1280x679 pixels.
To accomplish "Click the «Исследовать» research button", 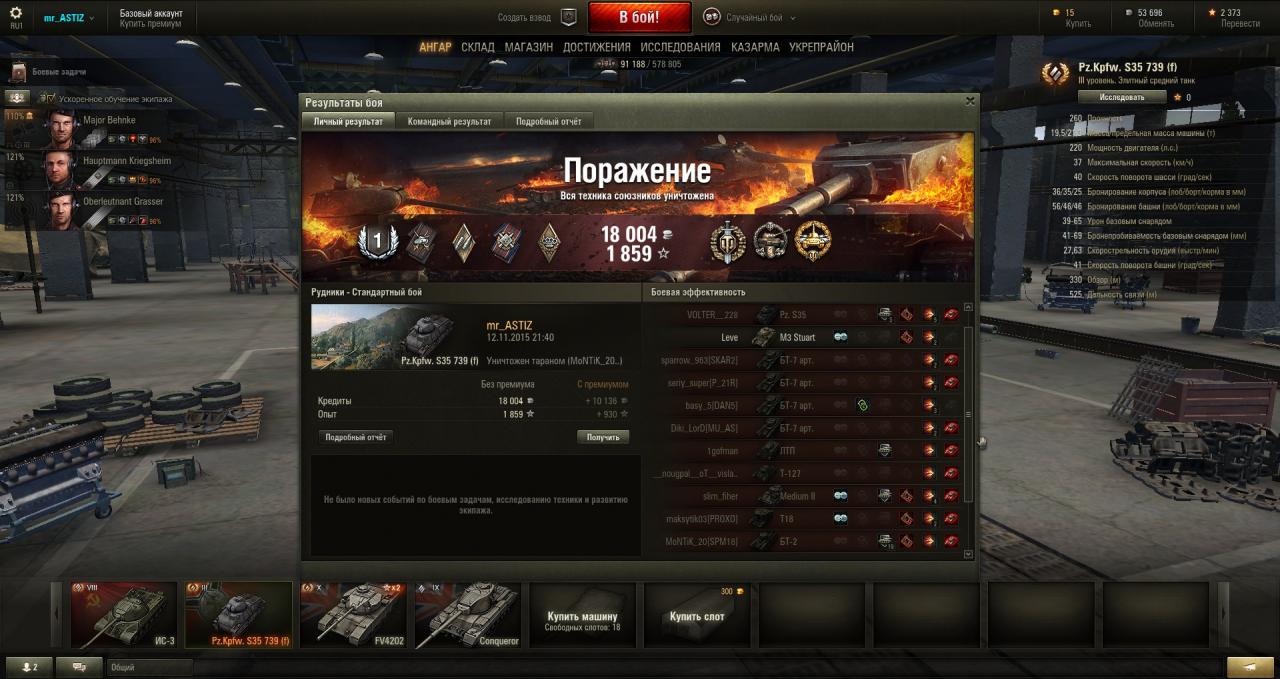I will pos(1122,97).
